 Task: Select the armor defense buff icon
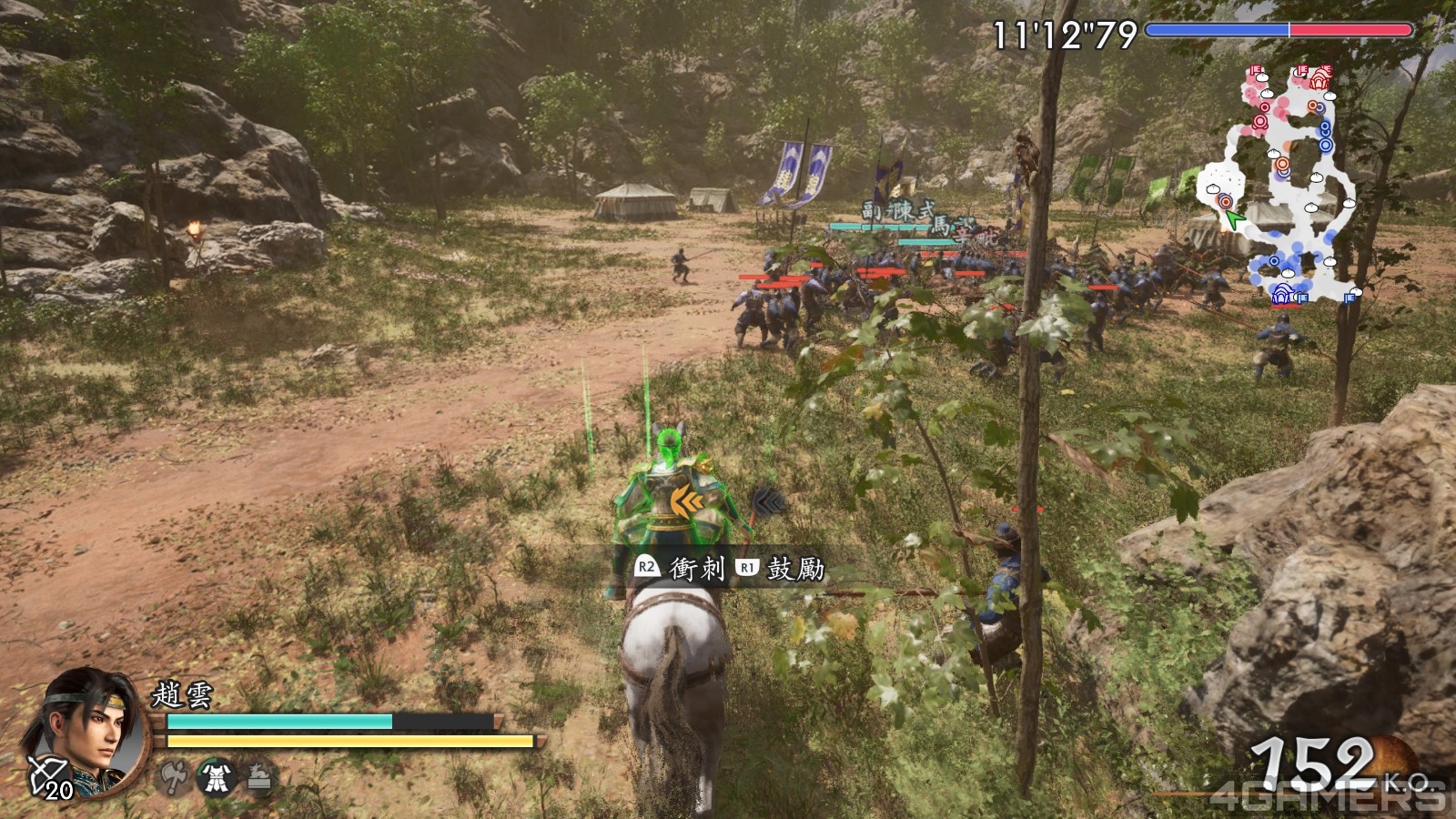[217, 777]
